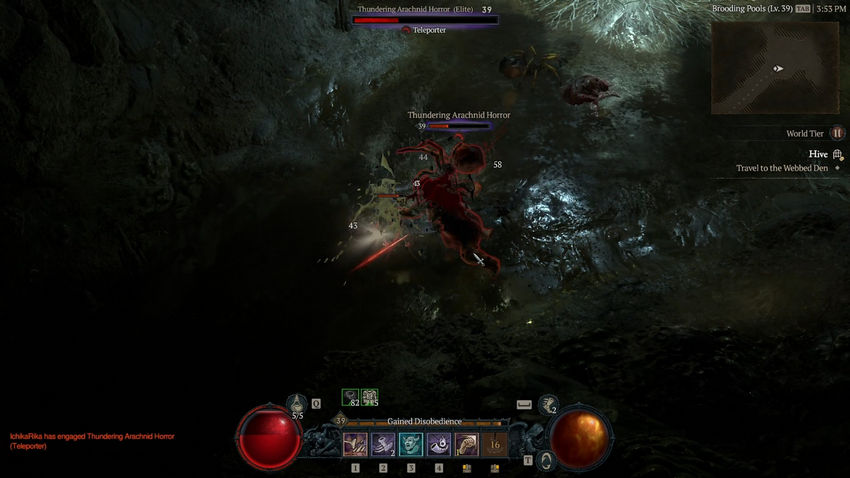The height and width of the screenshot is (478, 850).
Task: Use the healing potion icon
Action: [297, 405]
